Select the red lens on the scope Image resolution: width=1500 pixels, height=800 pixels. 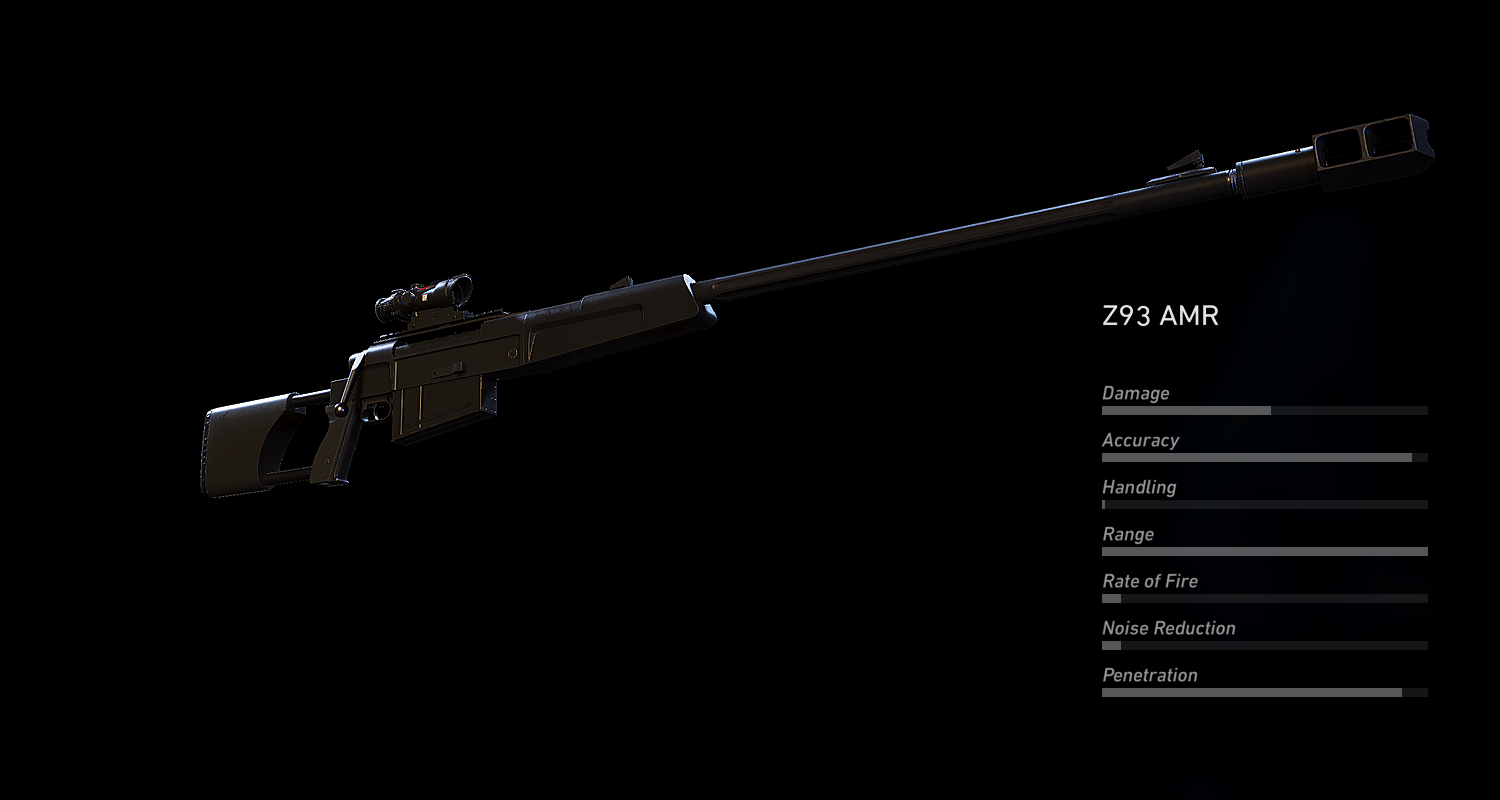[424, 288]
